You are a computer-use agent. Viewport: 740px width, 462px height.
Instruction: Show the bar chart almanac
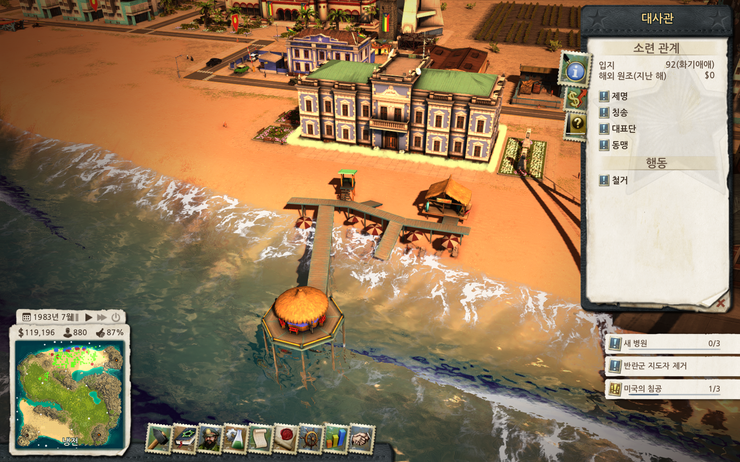coord(336,438)
